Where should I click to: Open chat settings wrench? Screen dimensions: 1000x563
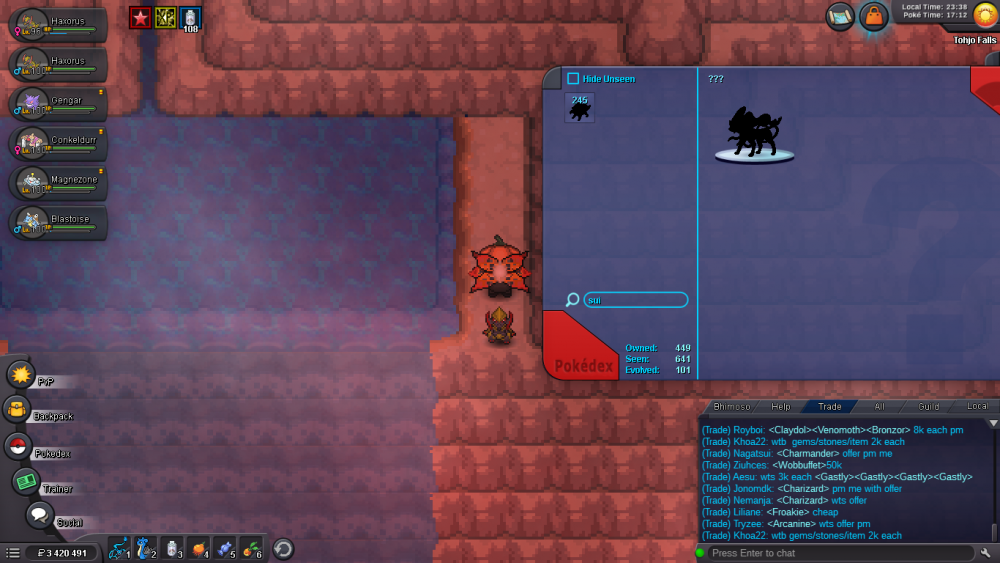(987, 553)
